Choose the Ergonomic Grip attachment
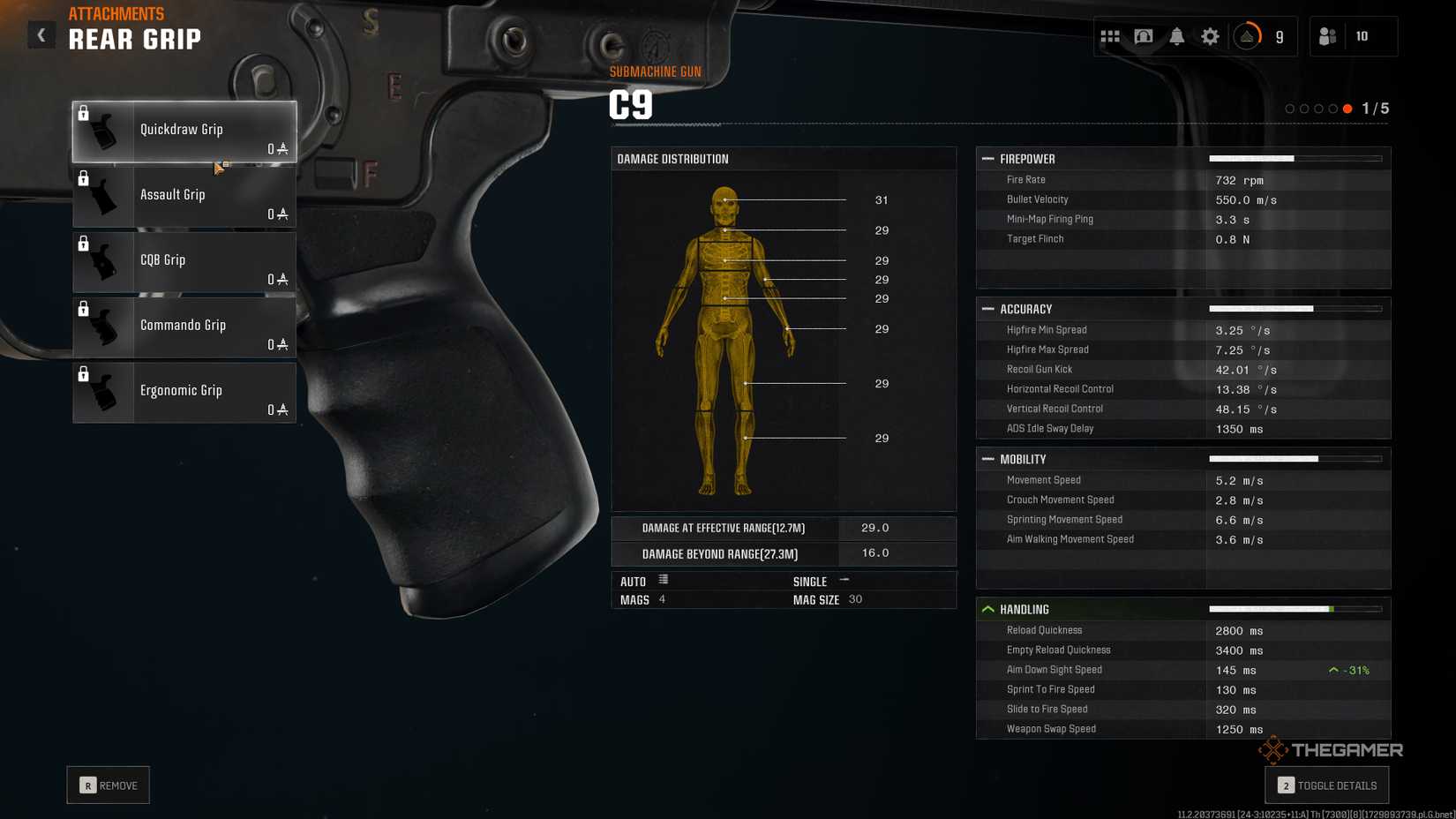 tap(184, 392)
